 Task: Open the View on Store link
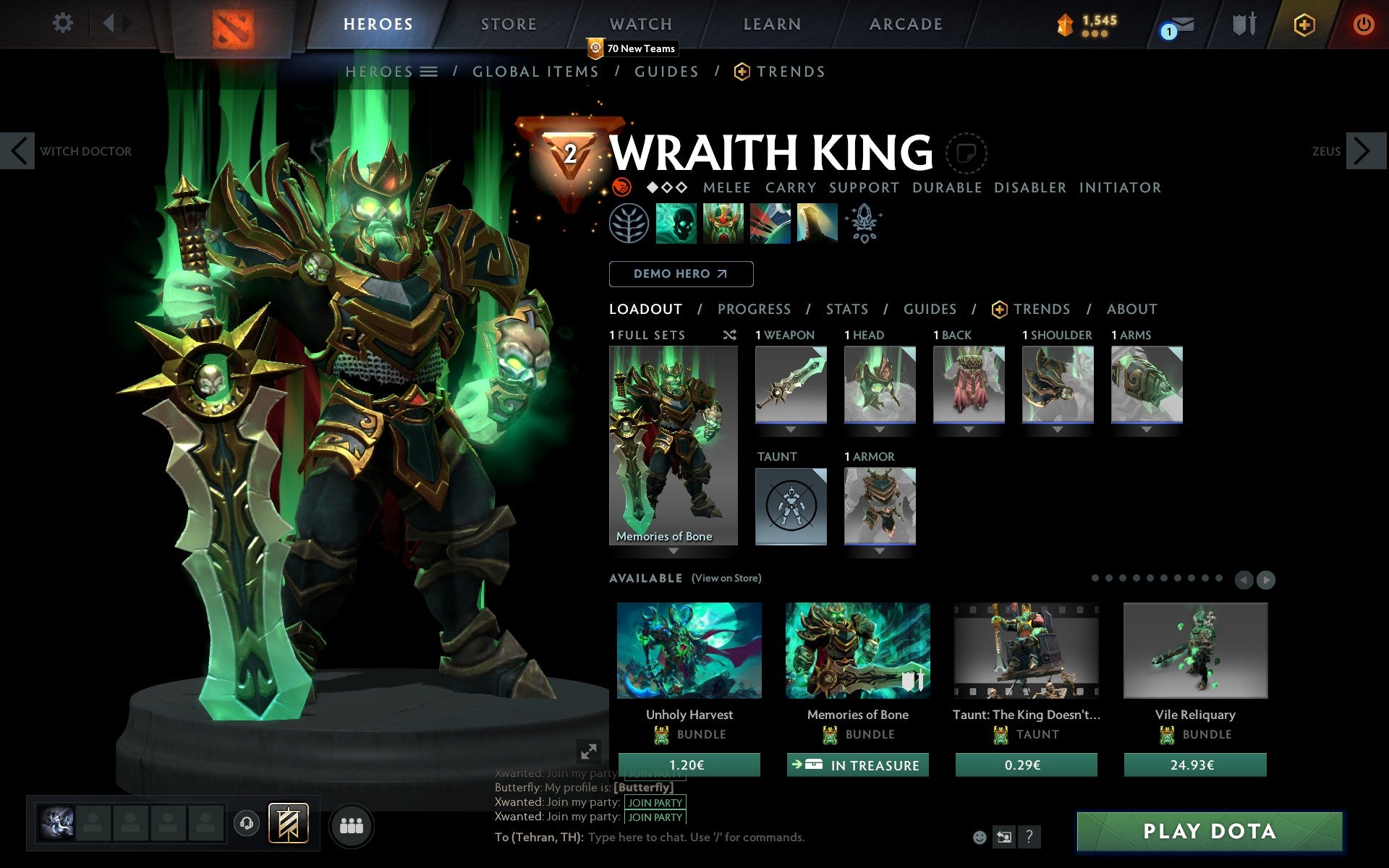[727, 578]
